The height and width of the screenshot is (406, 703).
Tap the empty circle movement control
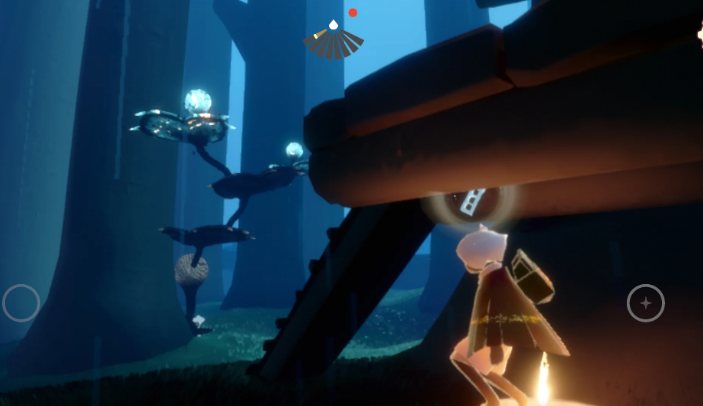[21, 302]
